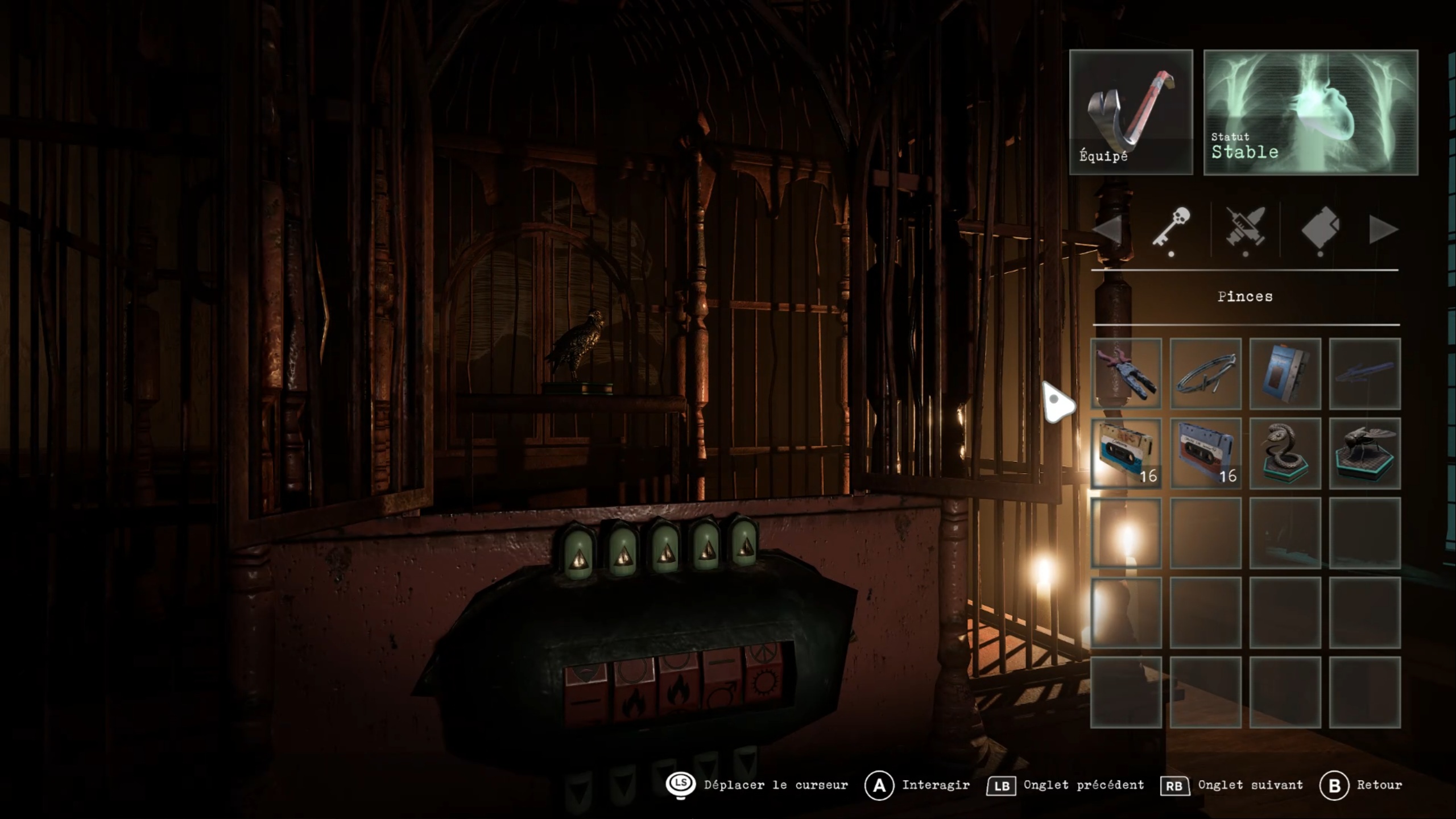
Task: Switch to the syringe and bullet tab
Action: [x=1246, y=229]
